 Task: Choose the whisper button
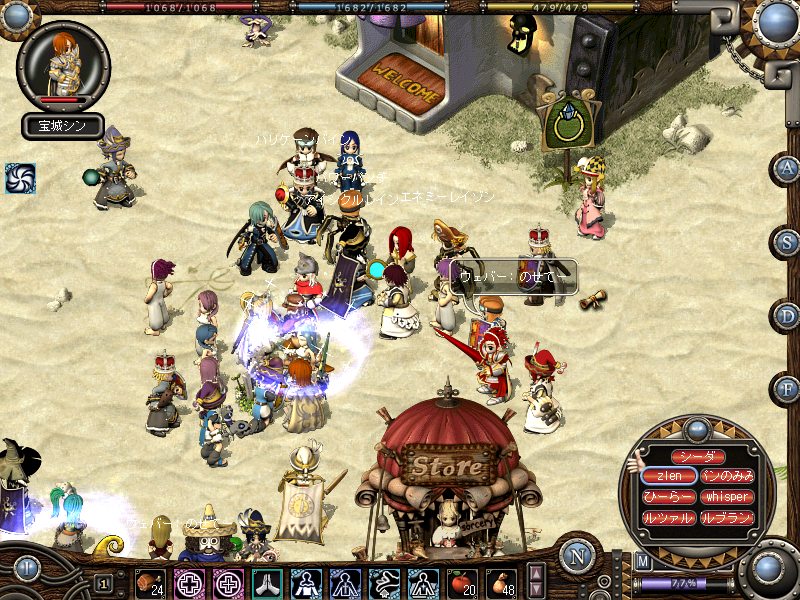click(726, 497)
